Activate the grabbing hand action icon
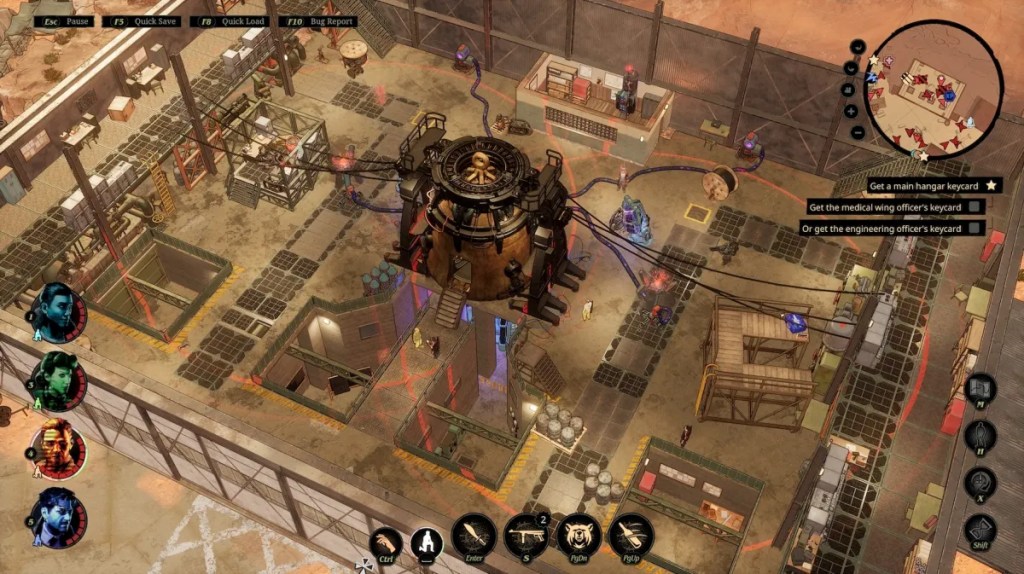Viewport: 1024px width, 574px height. pos(385,544)
